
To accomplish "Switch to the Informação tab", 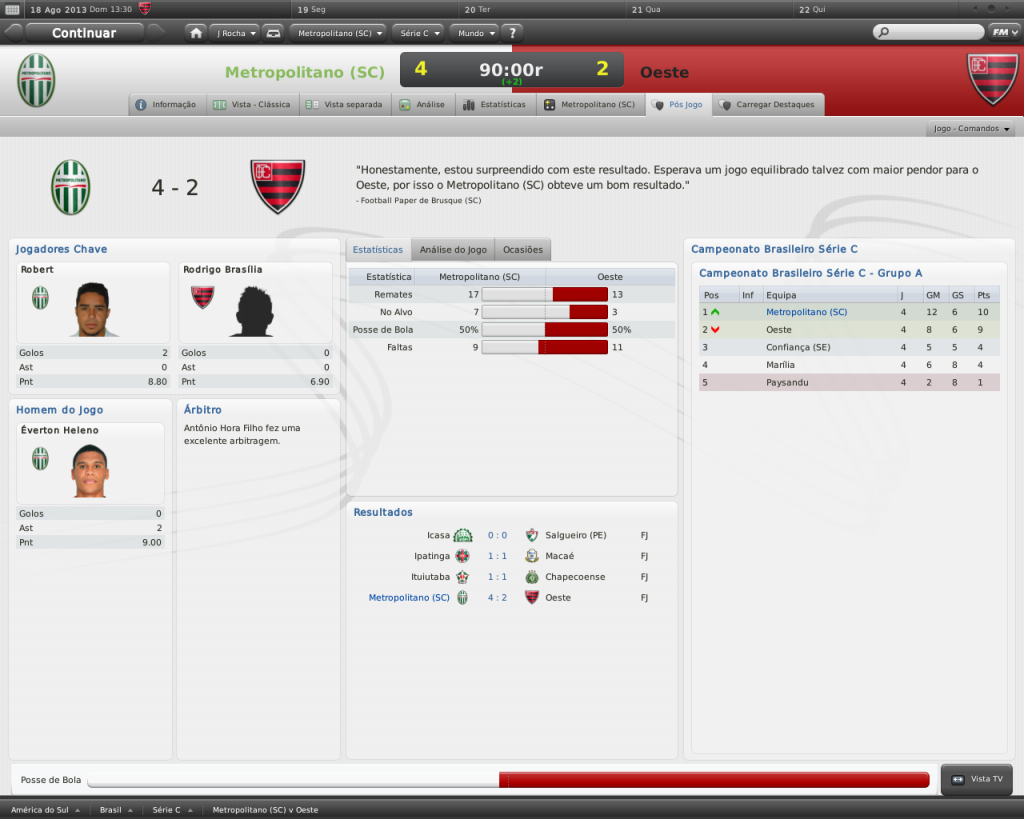I will (x=167, y=104).
